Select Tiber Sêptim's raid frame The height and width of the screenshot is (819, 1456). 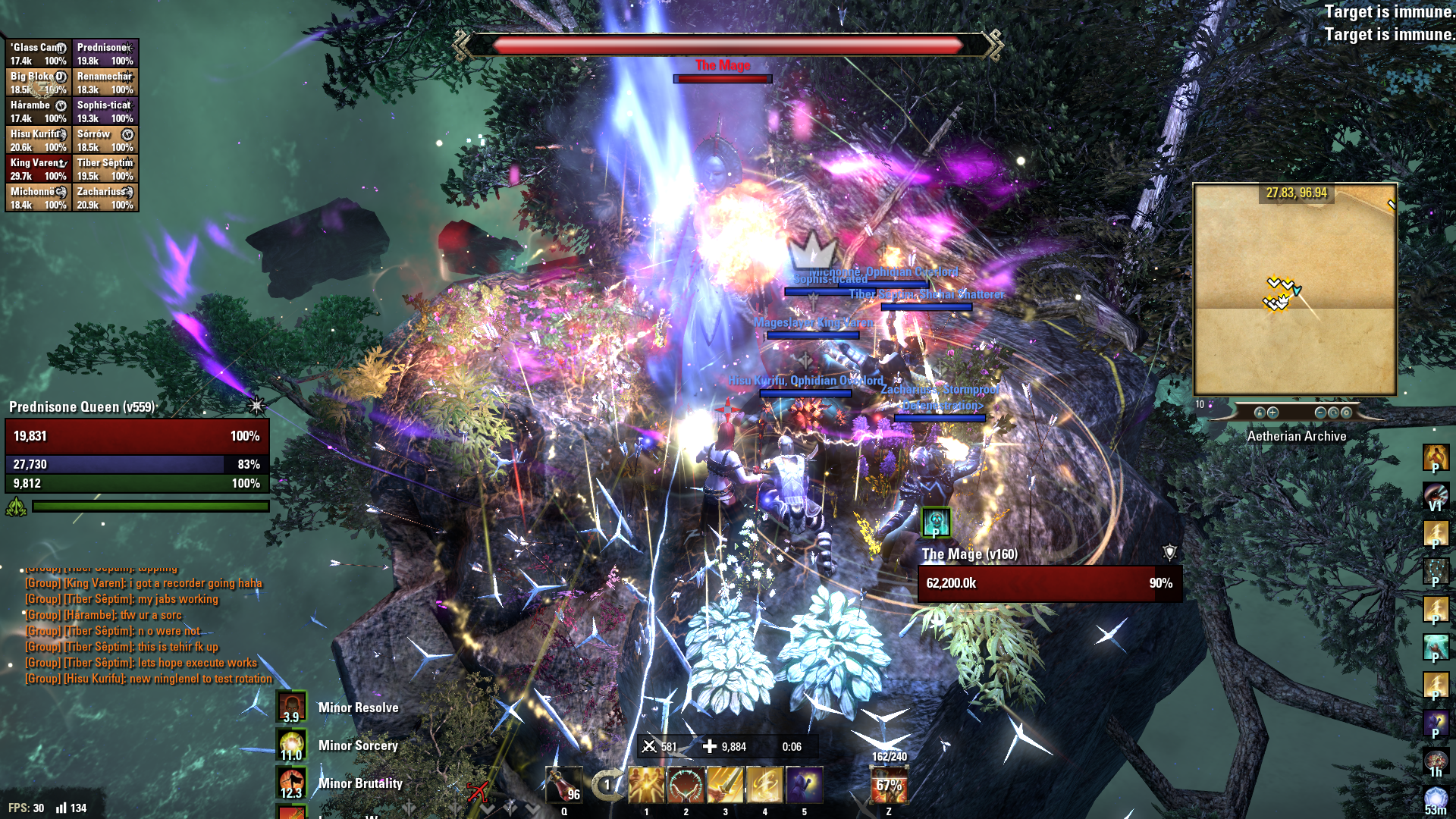tap(105, 169)
